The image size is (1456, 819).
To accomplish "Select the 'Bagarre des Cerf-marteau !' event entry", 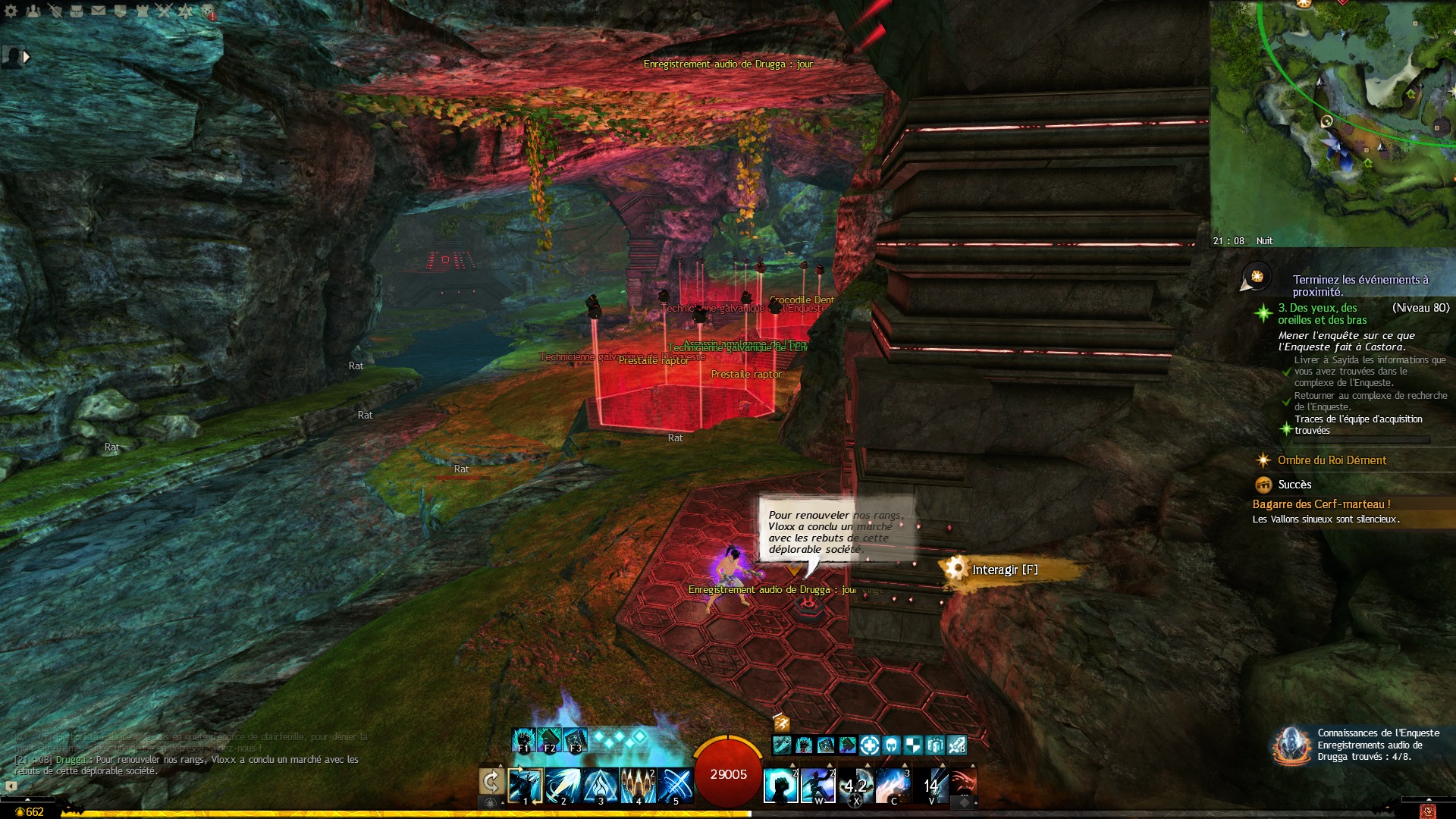I will (1321, 504).
